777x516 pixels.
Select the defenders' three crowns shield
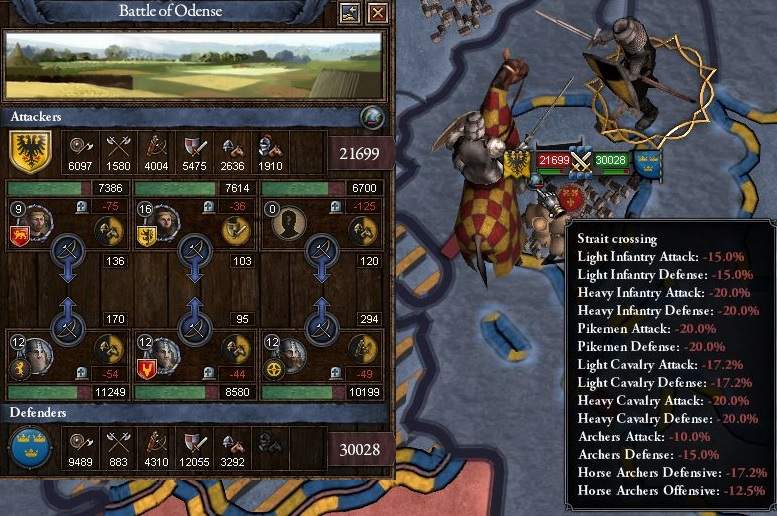coord(30,447)
